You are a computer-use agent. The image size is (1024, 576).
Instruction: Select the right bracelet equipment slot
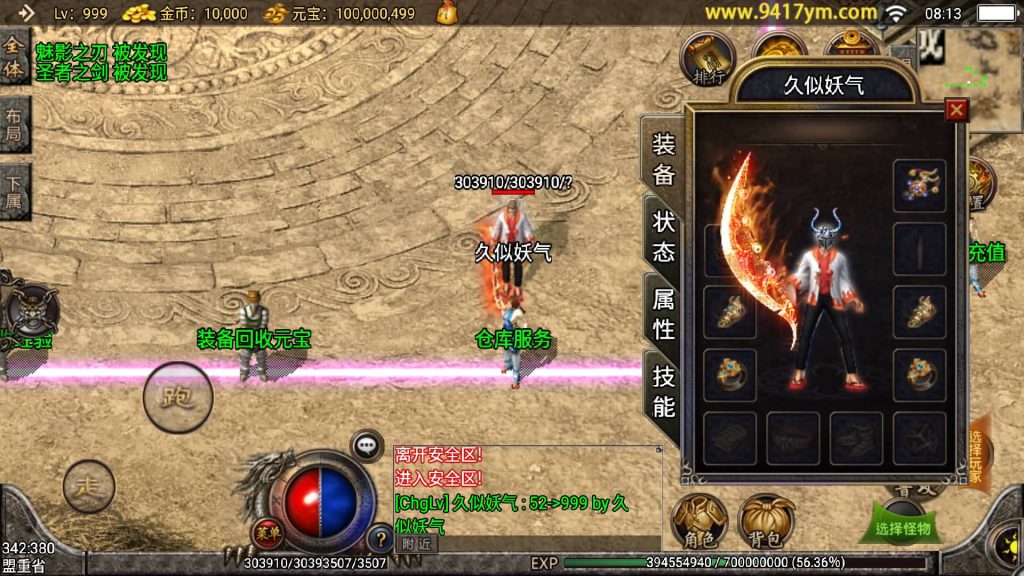pos(919,312)
